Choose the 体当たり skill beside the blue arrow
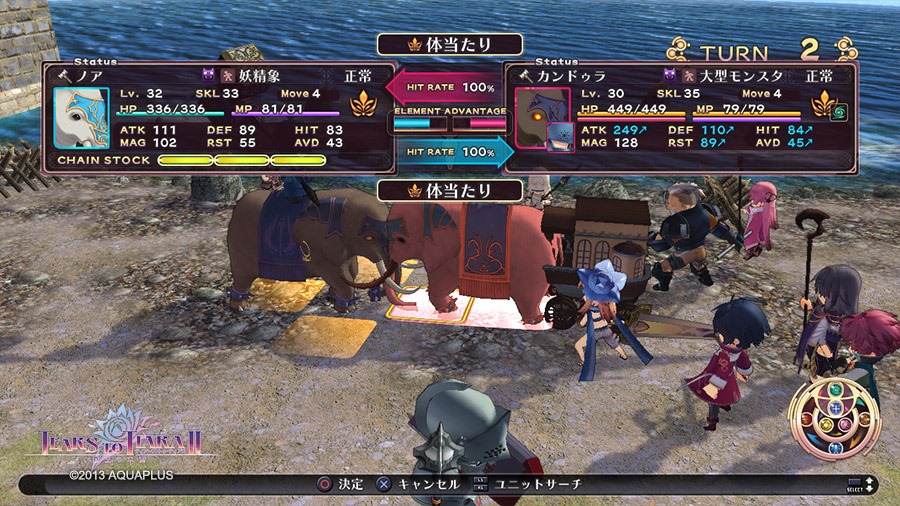The height and width of the screenshot is (506, 900). click(450, 190)
